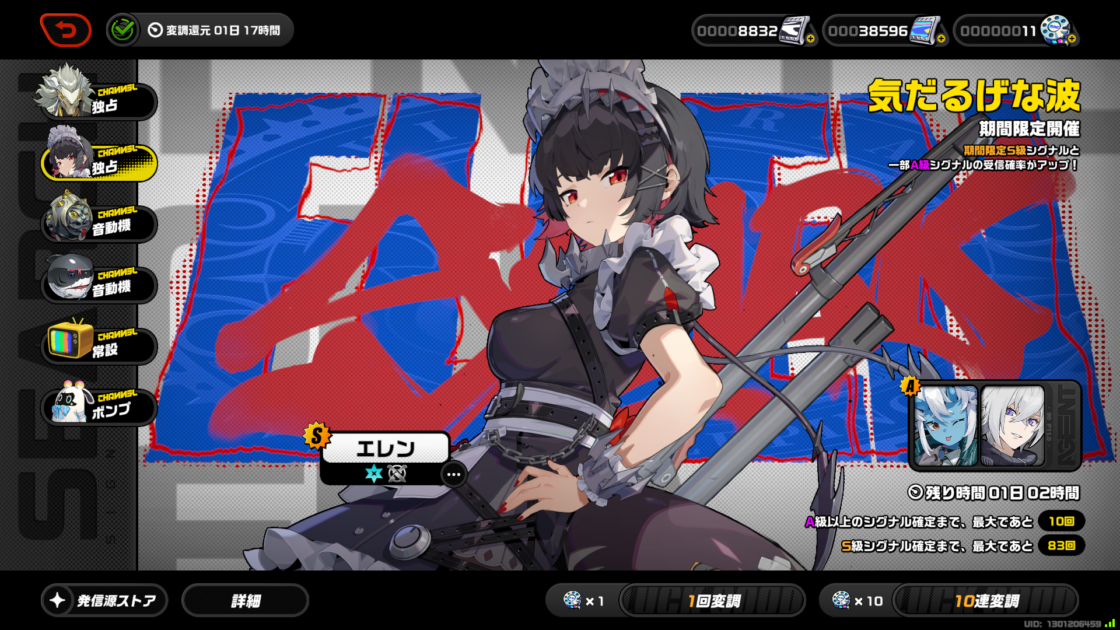Viewport: 1120px width, 630px height.
Task: View the white-haired A-rank agent thumbnail
Action: (1012, 425)
